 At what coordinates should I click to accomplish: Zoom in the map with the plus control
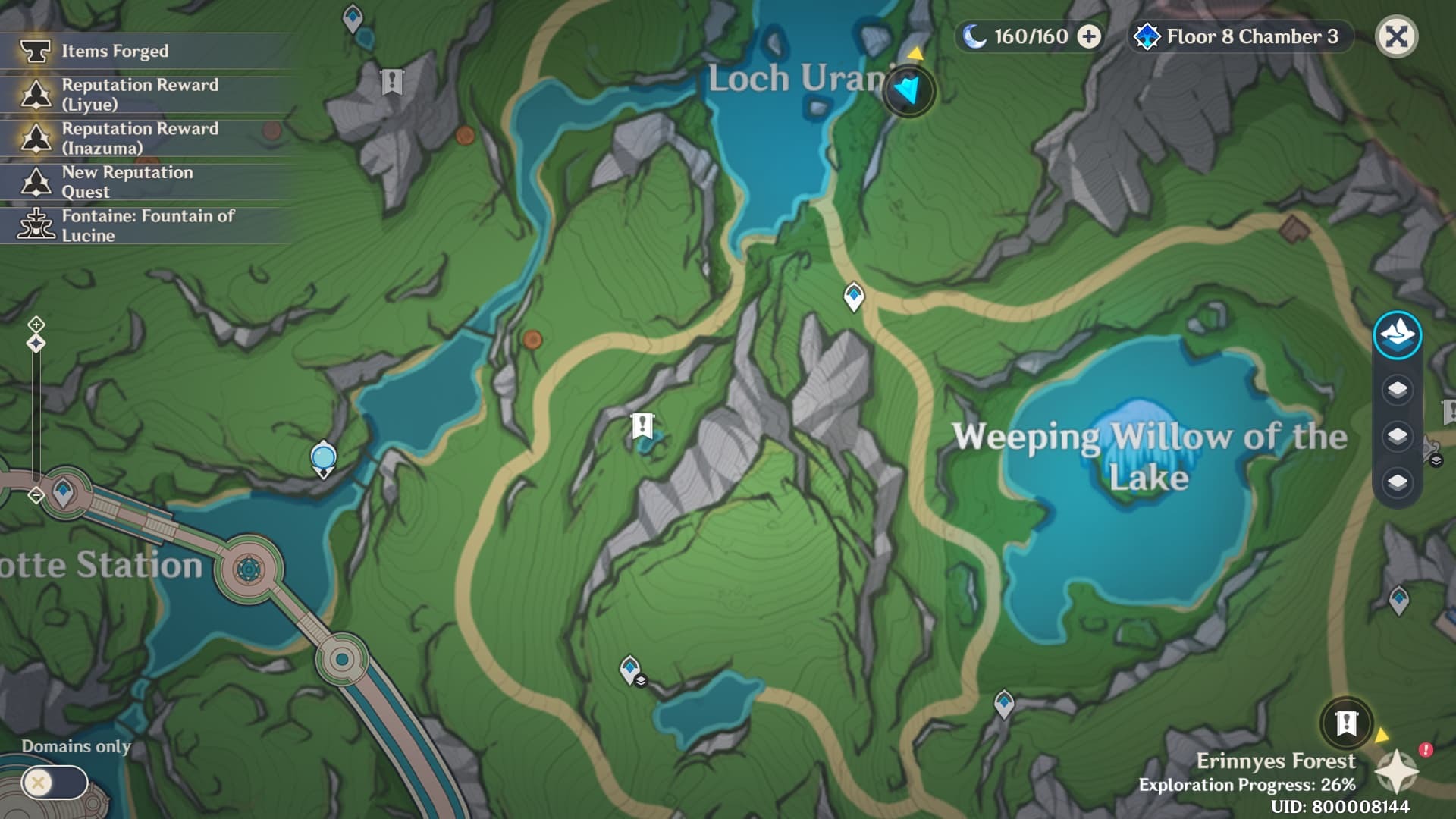point(36,325)
